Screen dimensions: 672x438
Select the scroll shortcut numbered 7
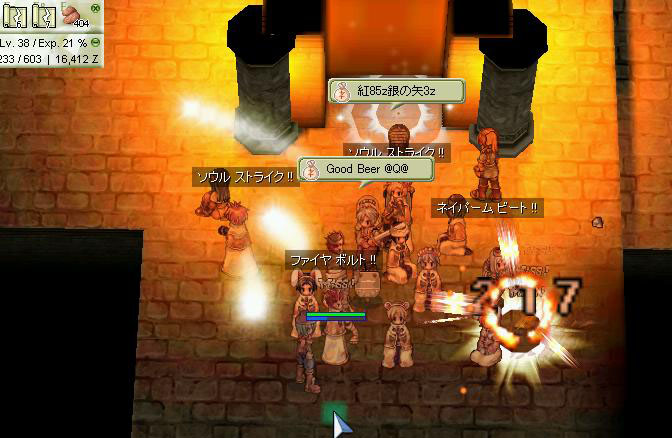point(45,17)
